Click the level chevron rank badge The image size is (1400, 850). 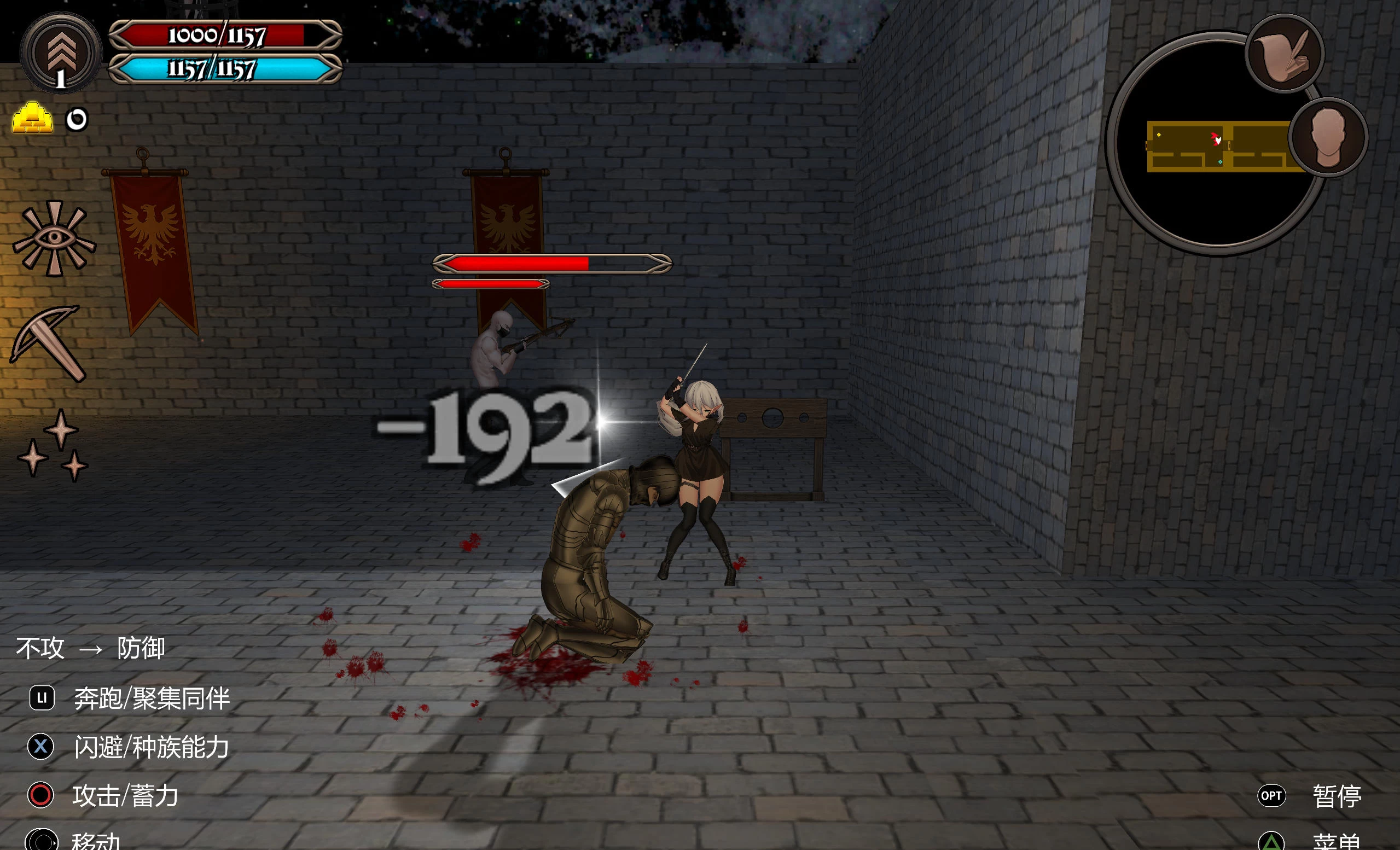click(60, 53)
